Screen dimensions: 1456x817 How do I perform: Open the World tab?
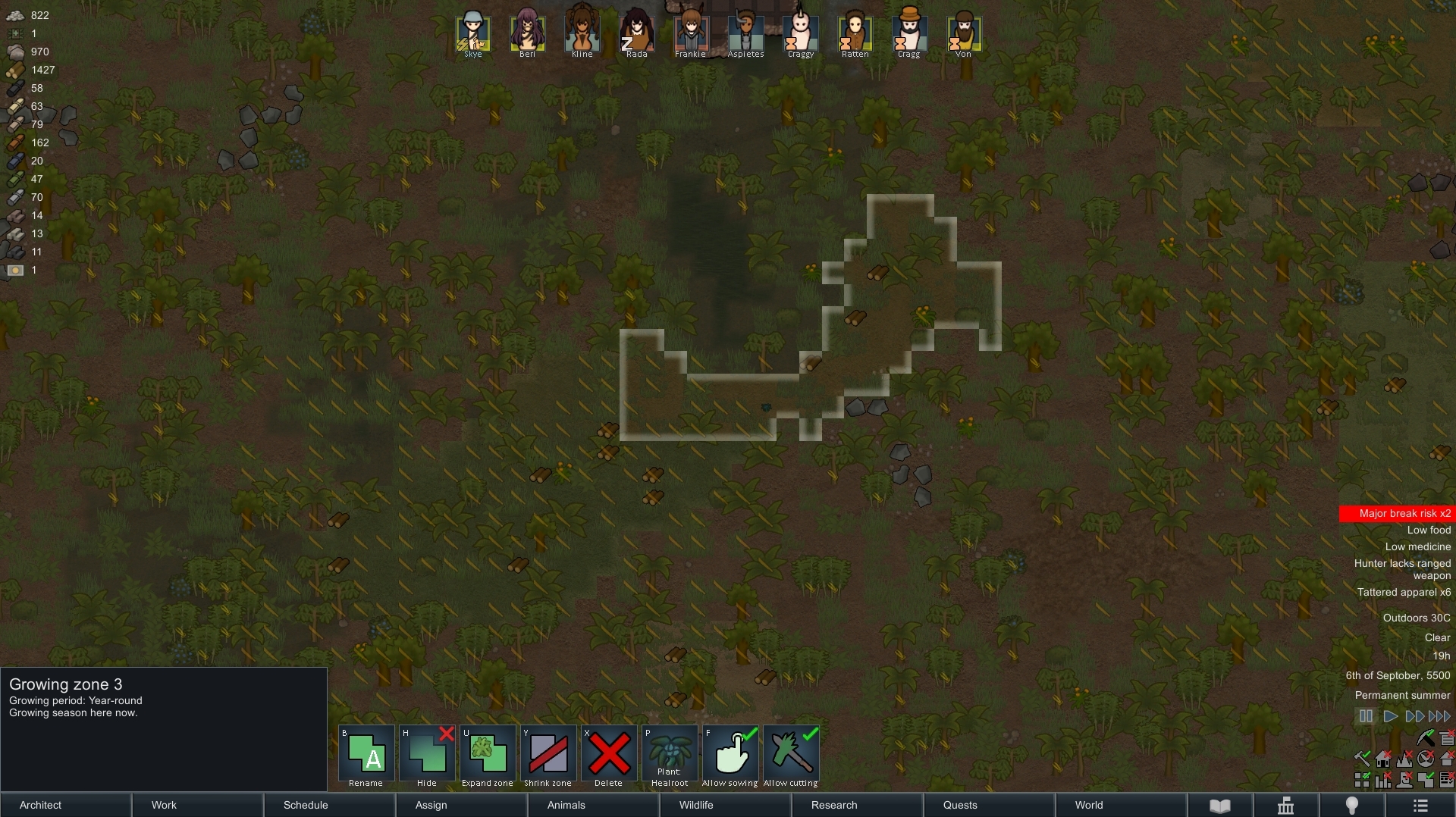click(x=1088, y=805)
